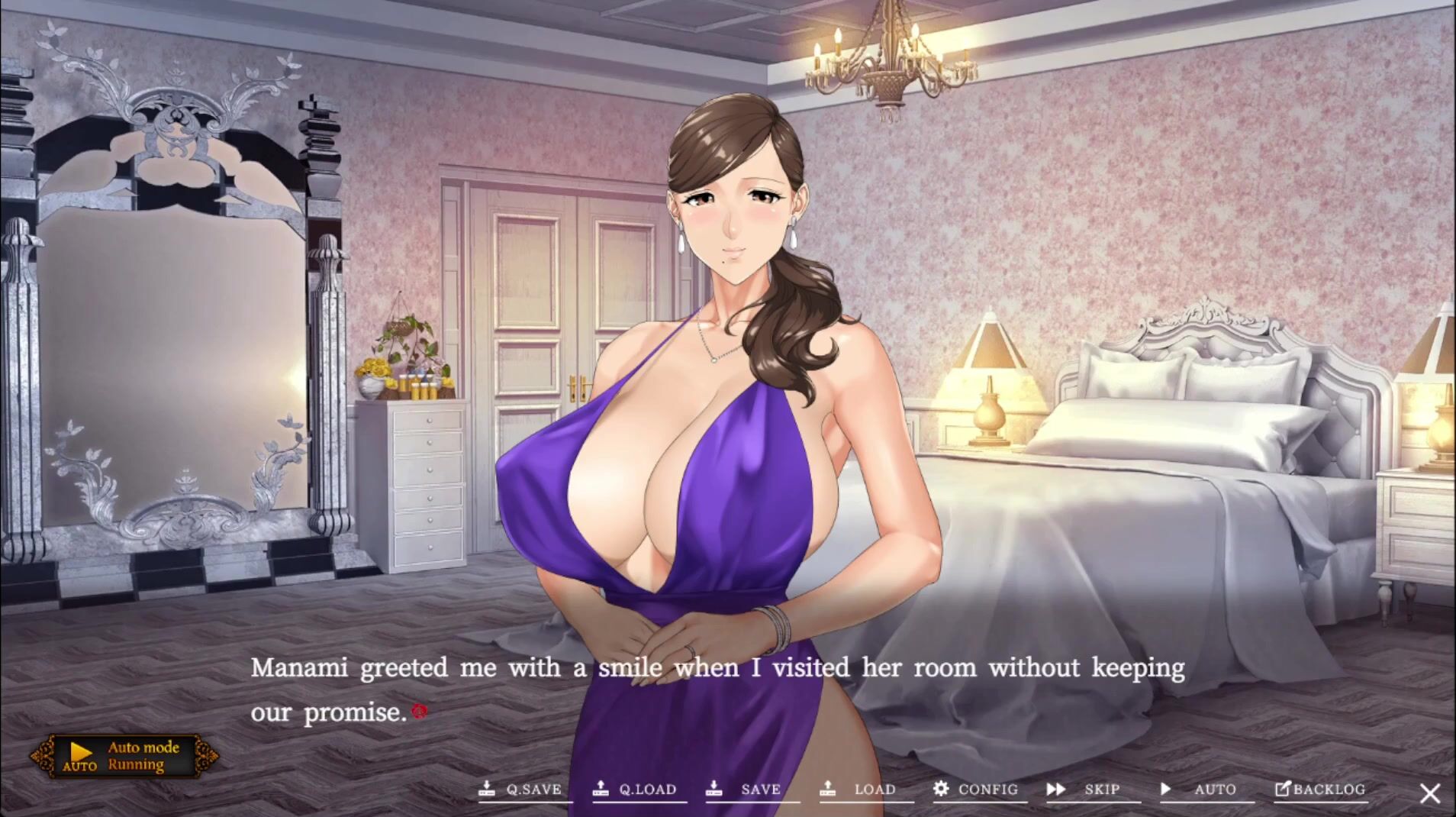Open the LOAD menu
1456x817 pixels.
863,790
